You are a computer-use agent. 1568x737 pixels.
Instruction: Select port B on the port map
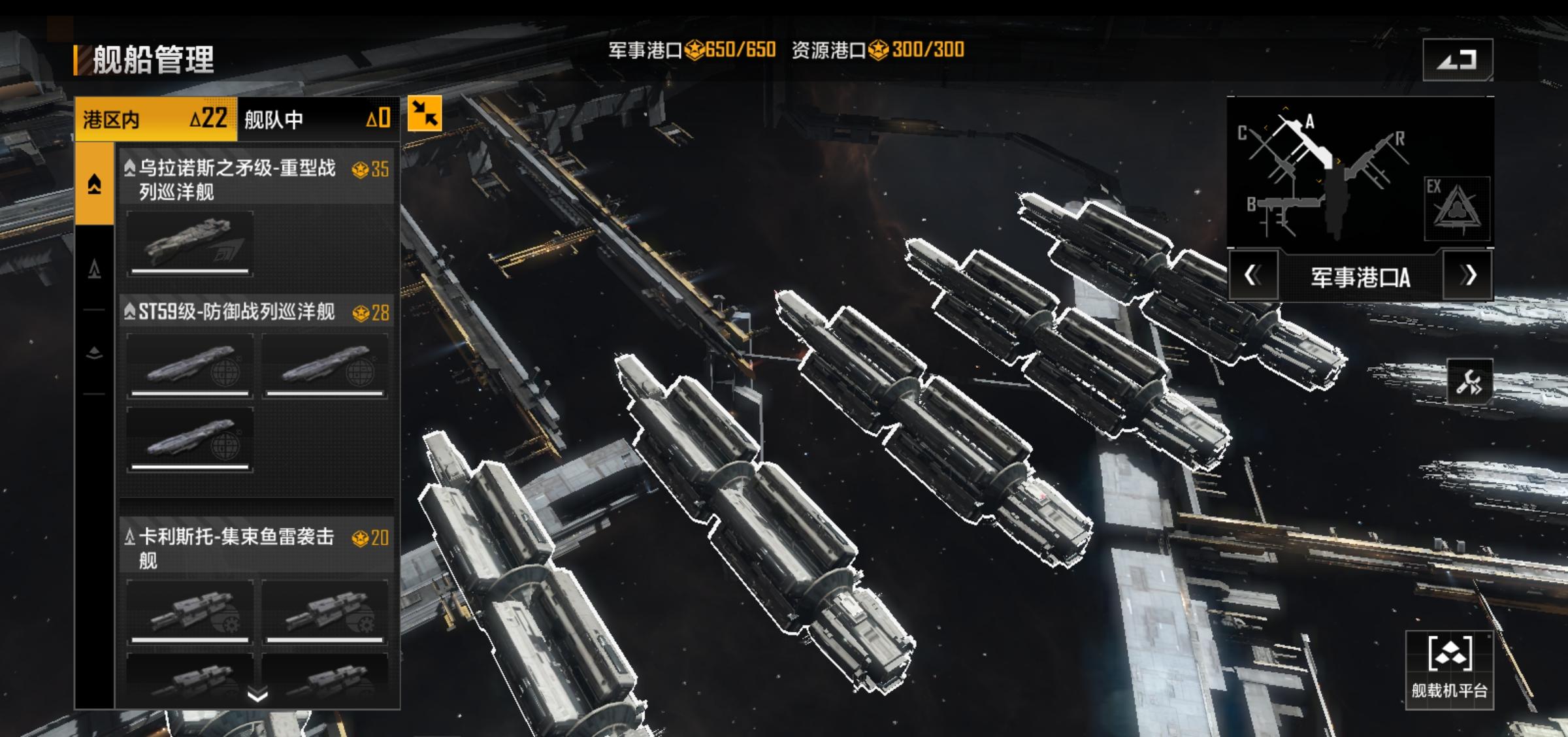pyautogui.click(x=1274, y=209)
